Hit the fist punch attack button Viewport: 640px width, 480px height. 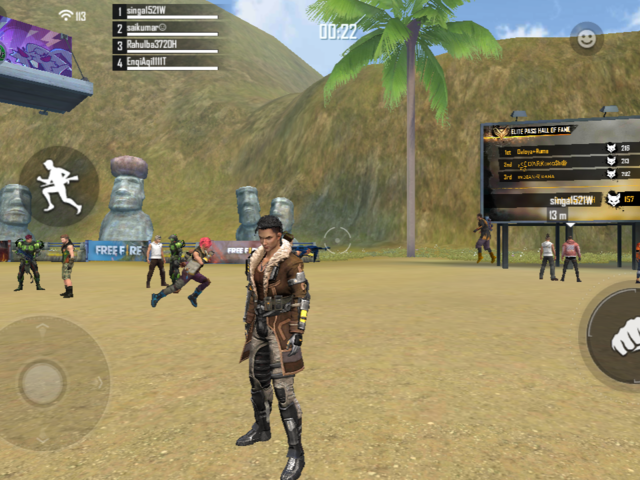tap(622, 337)
